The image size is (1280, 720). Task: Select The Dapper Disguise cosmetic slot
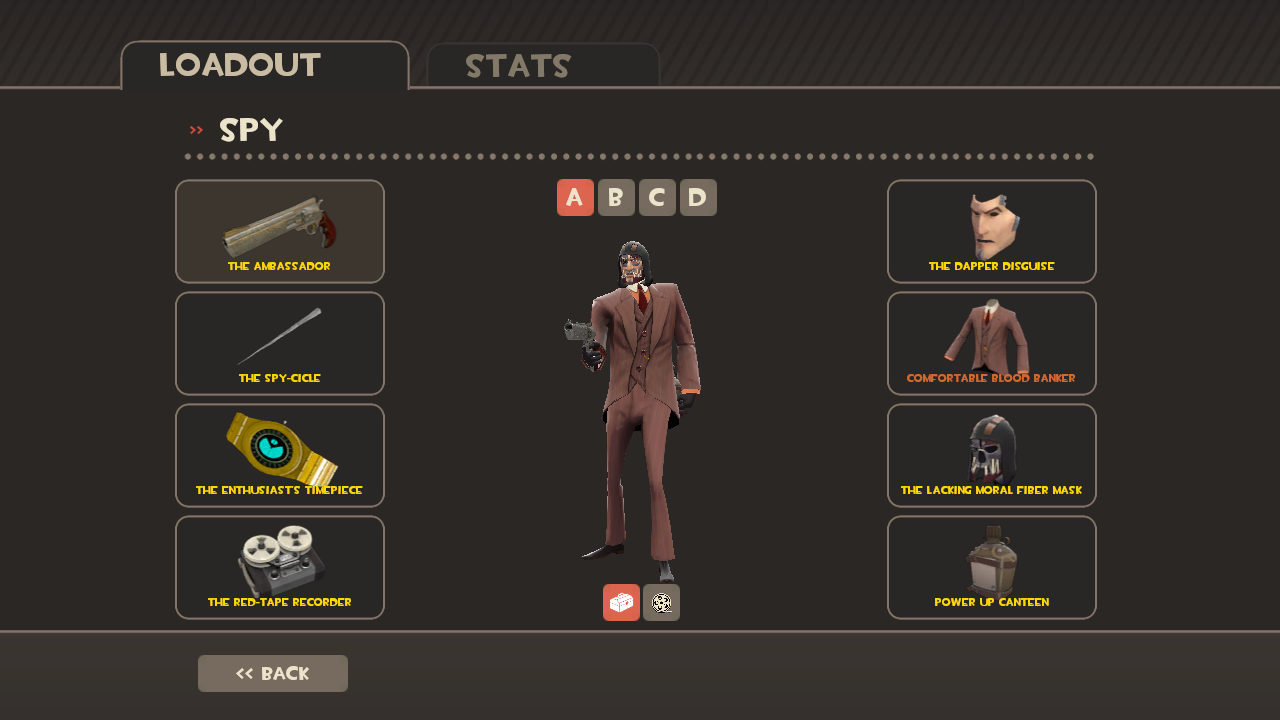[x=991, y=231]
